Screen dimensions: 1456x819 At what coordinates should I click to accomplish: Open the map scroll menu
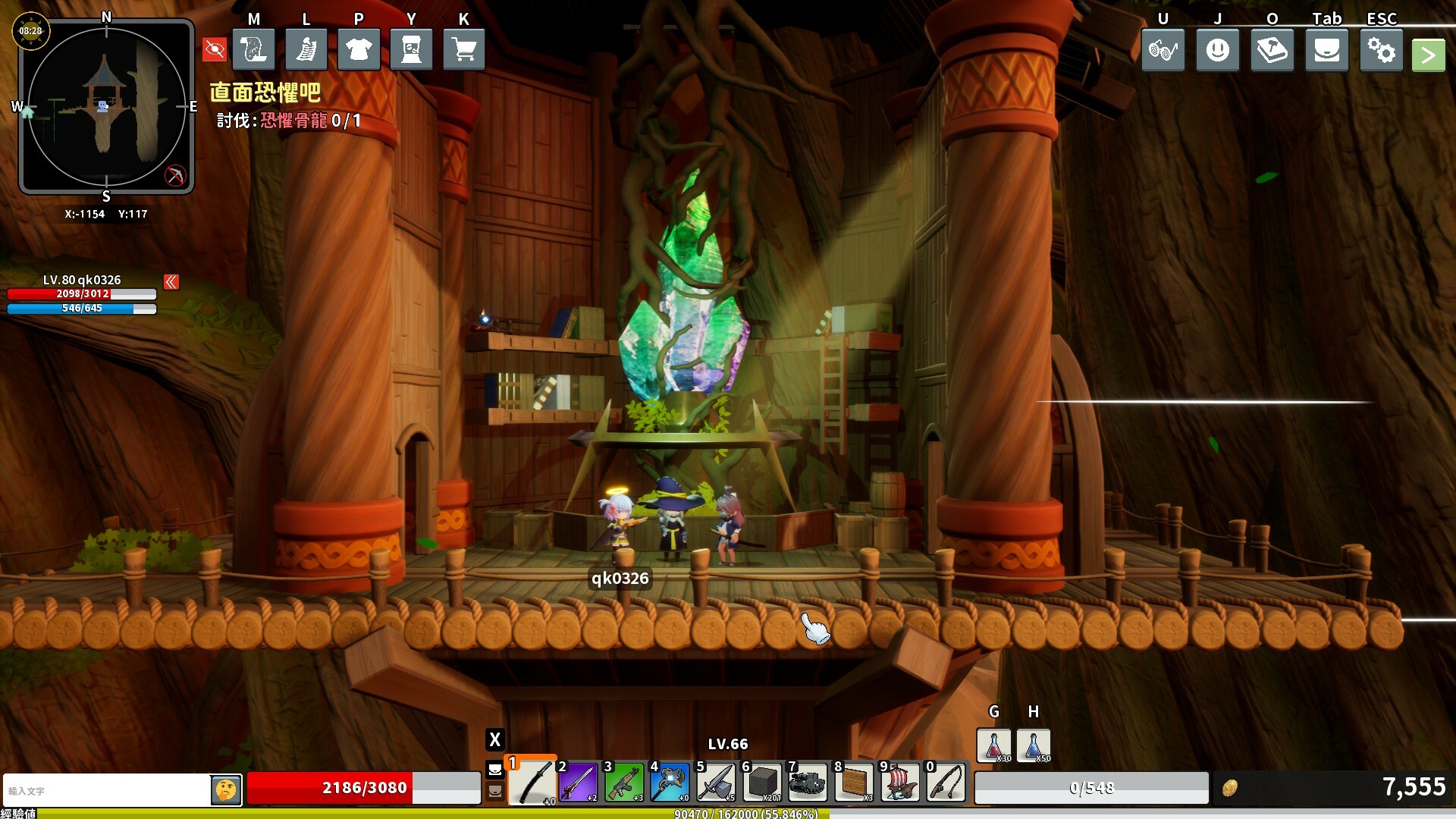point(253,50)
